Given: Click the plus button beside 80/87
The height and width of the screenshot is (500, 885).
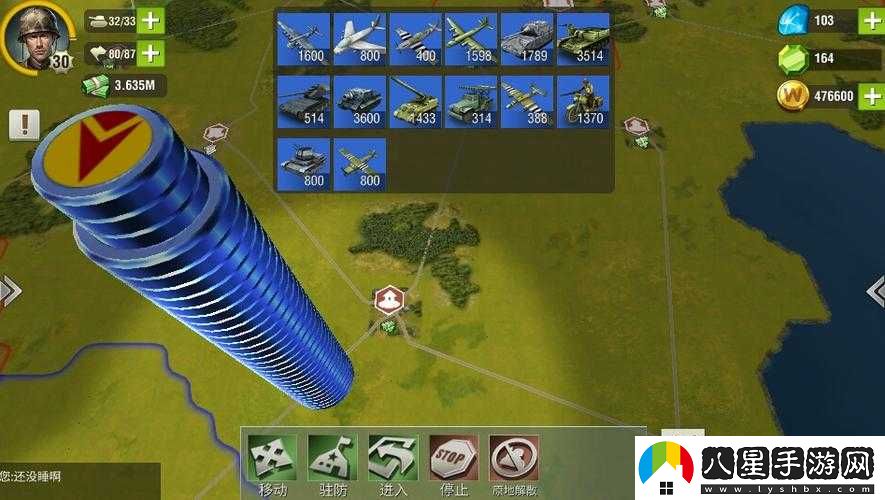Looking at the screenshot, I should point(150,53).
